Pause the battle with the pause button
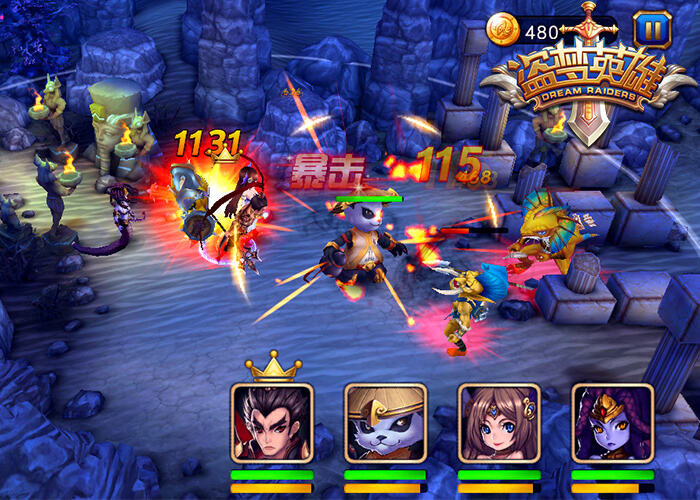Screen dimensions: 700x500 (x=652, y=29)
